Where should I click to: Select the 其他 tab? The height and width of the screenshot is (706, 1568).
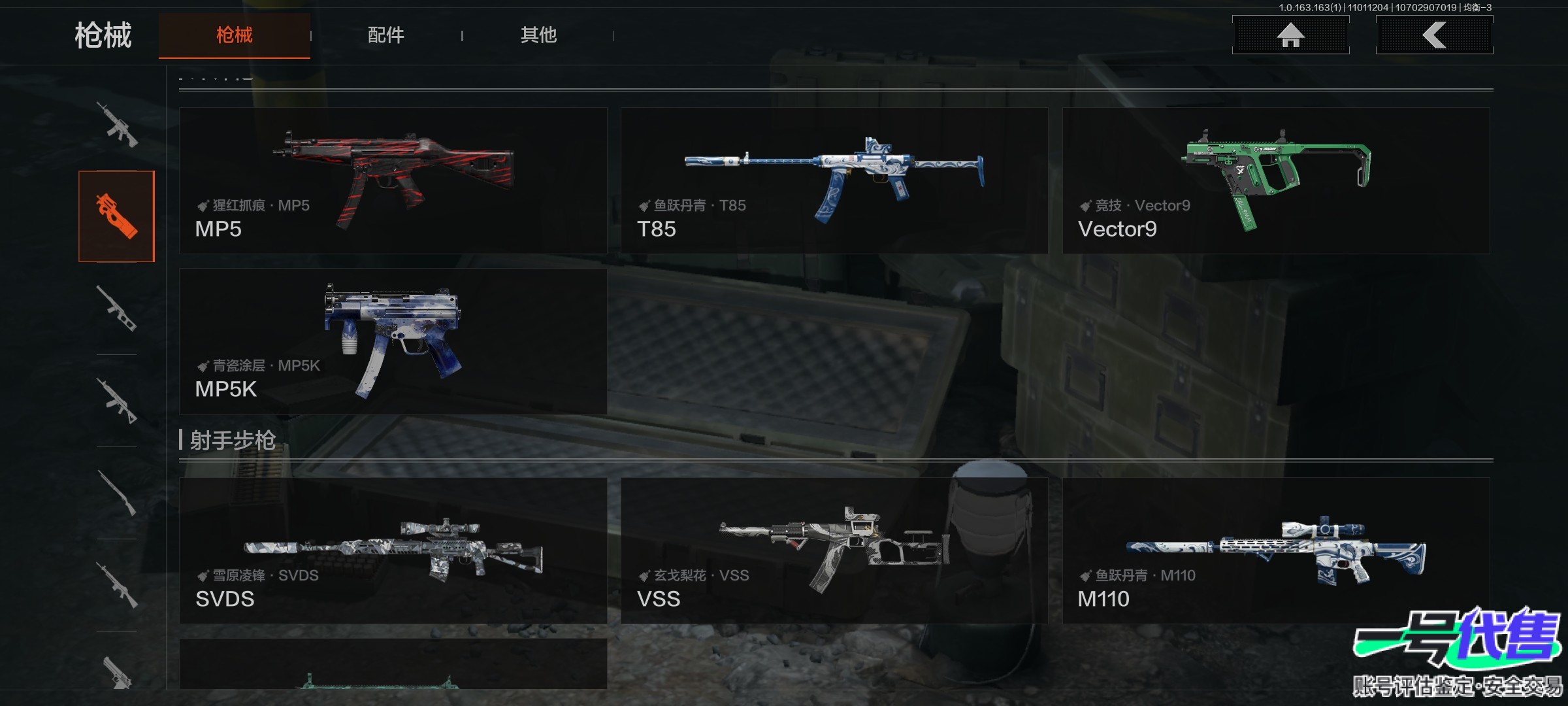[x=538, y=35]
